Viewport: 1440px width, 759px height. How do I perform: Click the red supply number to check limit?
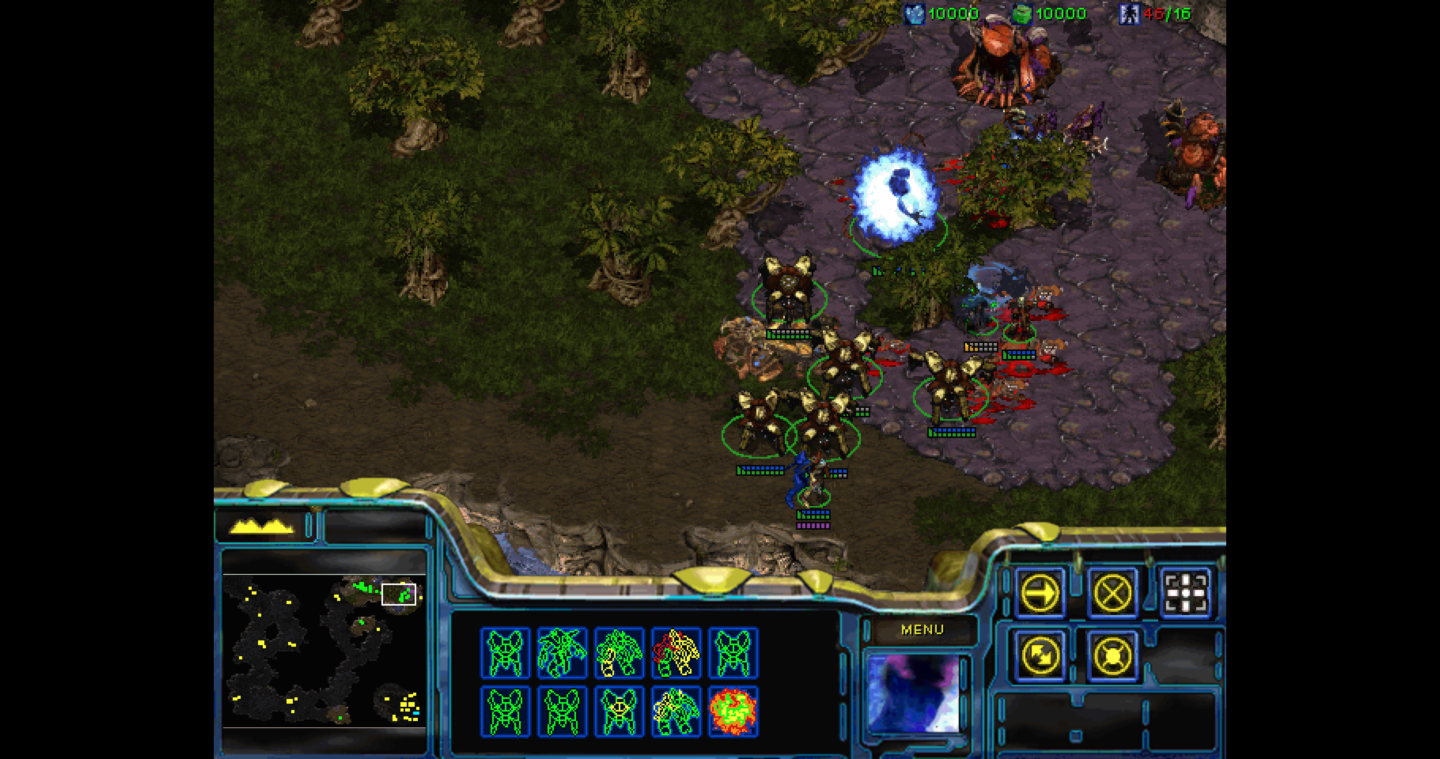coord(1151,13)
